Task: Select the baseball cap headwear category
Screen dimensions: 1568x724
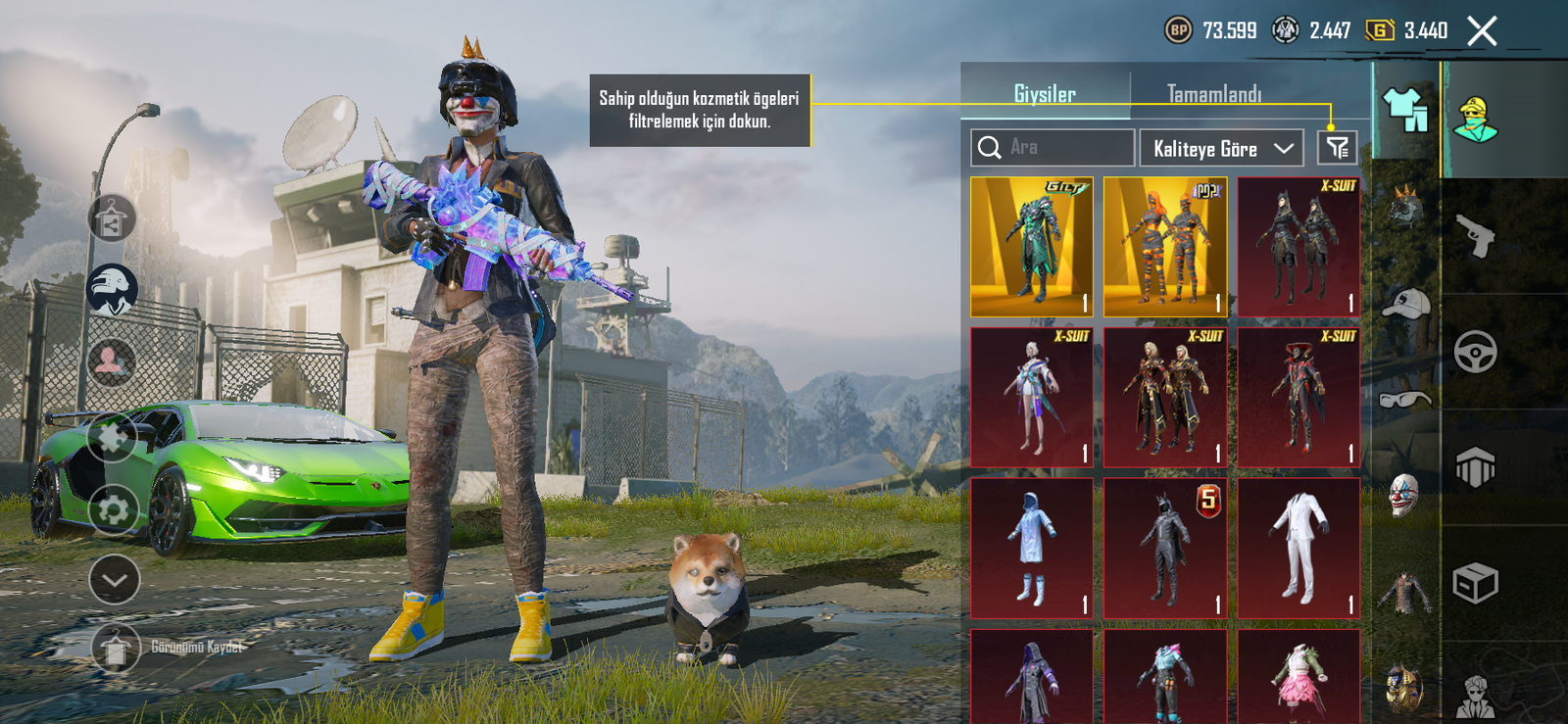Action: [1405, 306]
